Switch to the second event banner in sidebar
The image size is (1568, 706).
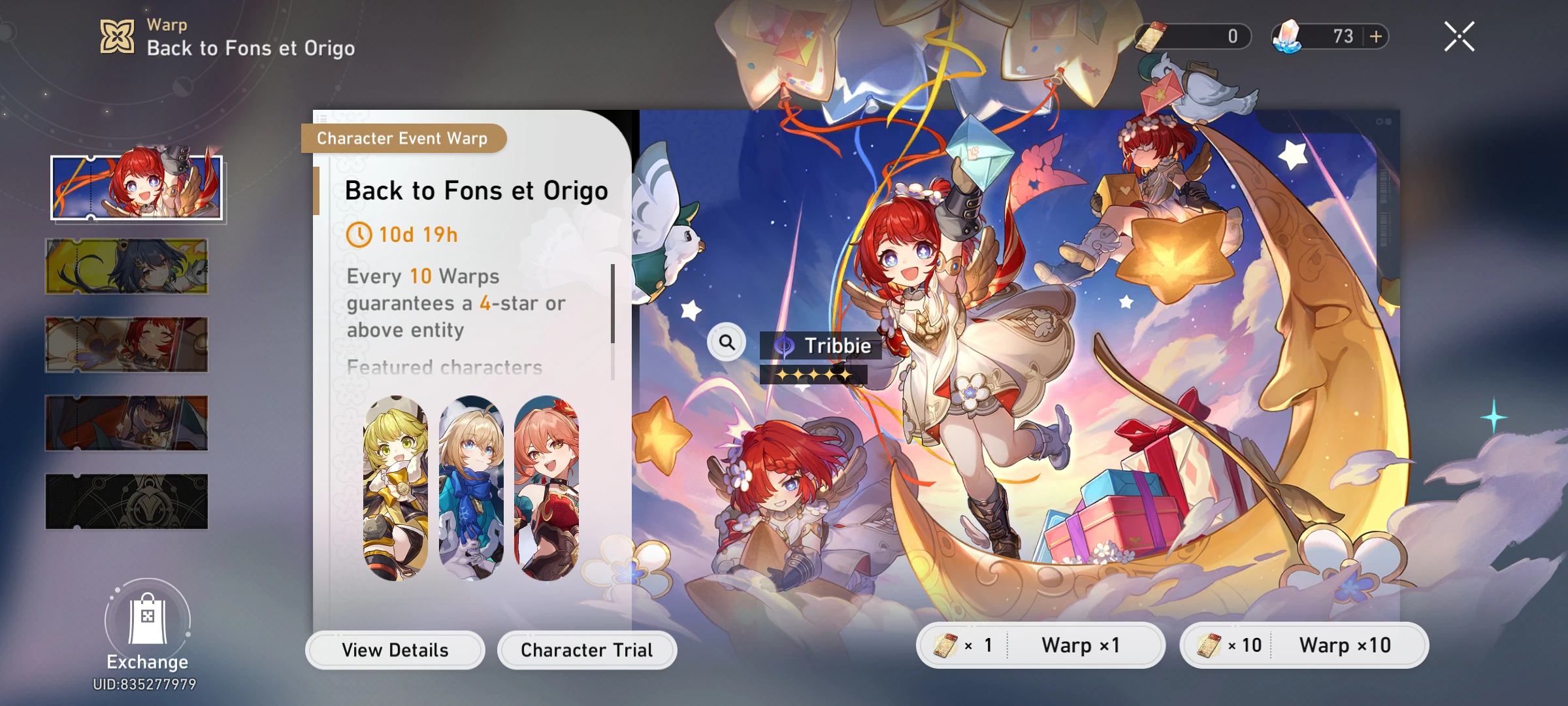[x=126, y=265]
